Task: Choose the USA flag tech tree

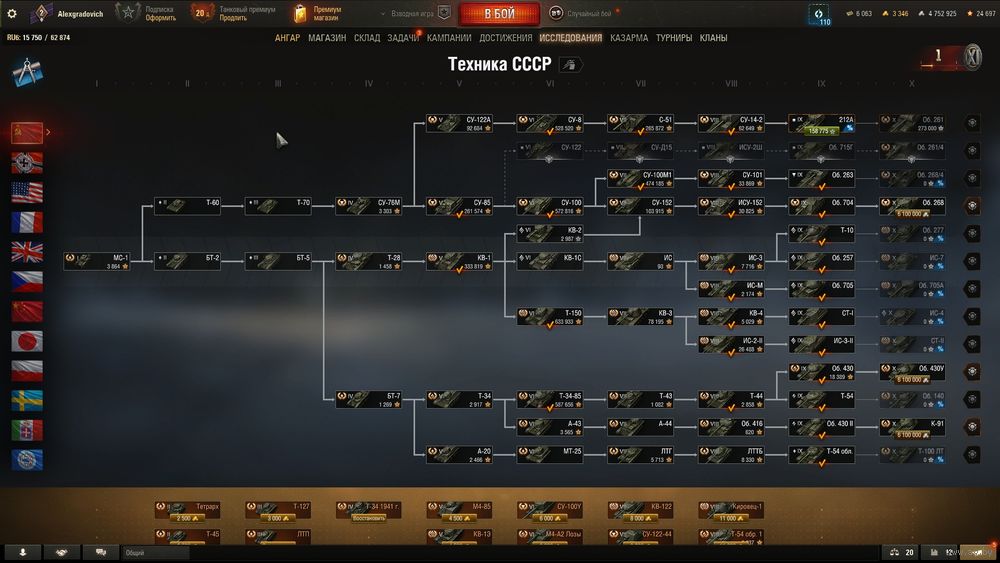Action: [27, 192]
